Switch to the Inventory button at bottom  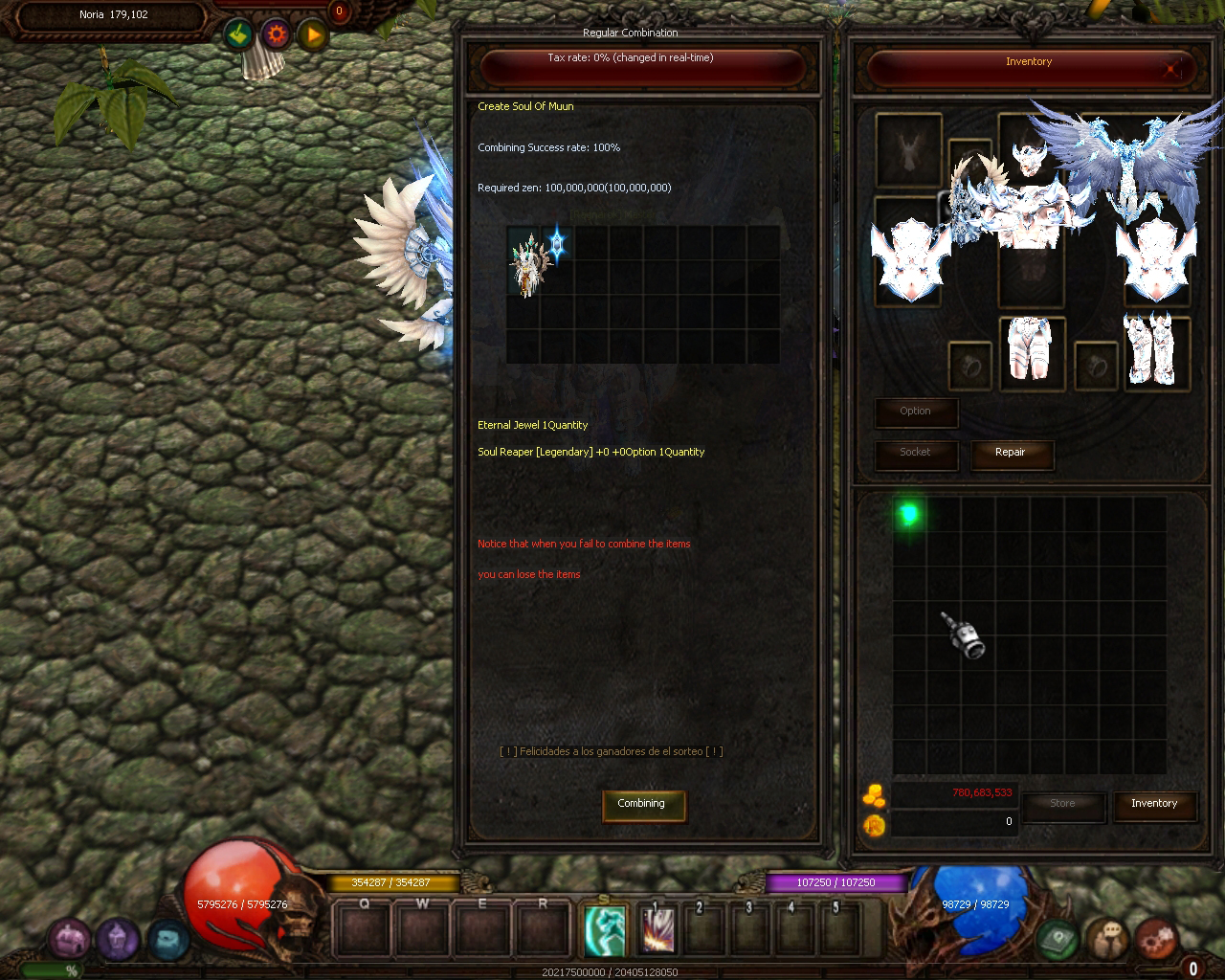[1154, 804]
